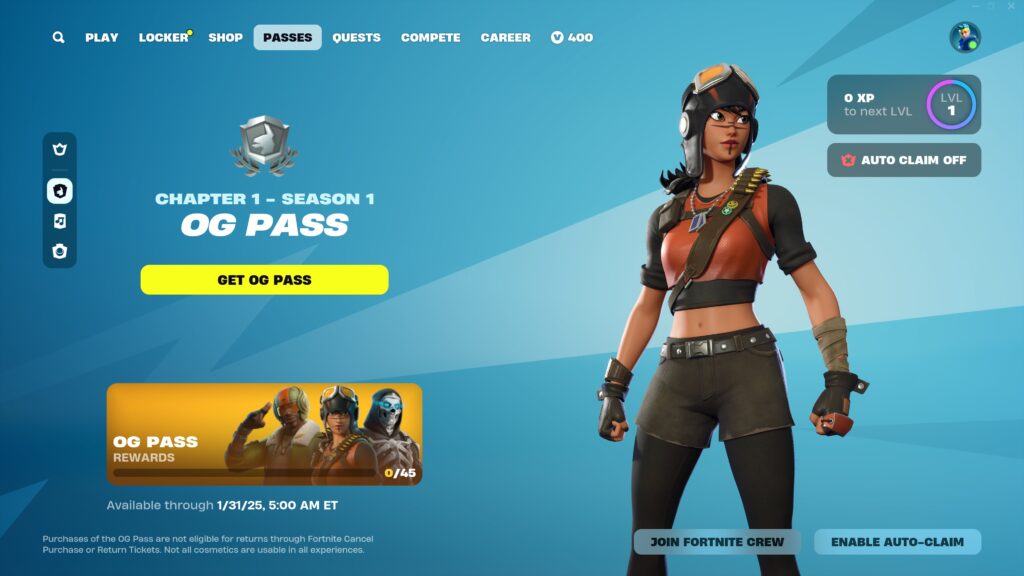Close the game window
The width and height of the screenshot is (1024, 576).
pyautogui.click(x=1009, y=6)
